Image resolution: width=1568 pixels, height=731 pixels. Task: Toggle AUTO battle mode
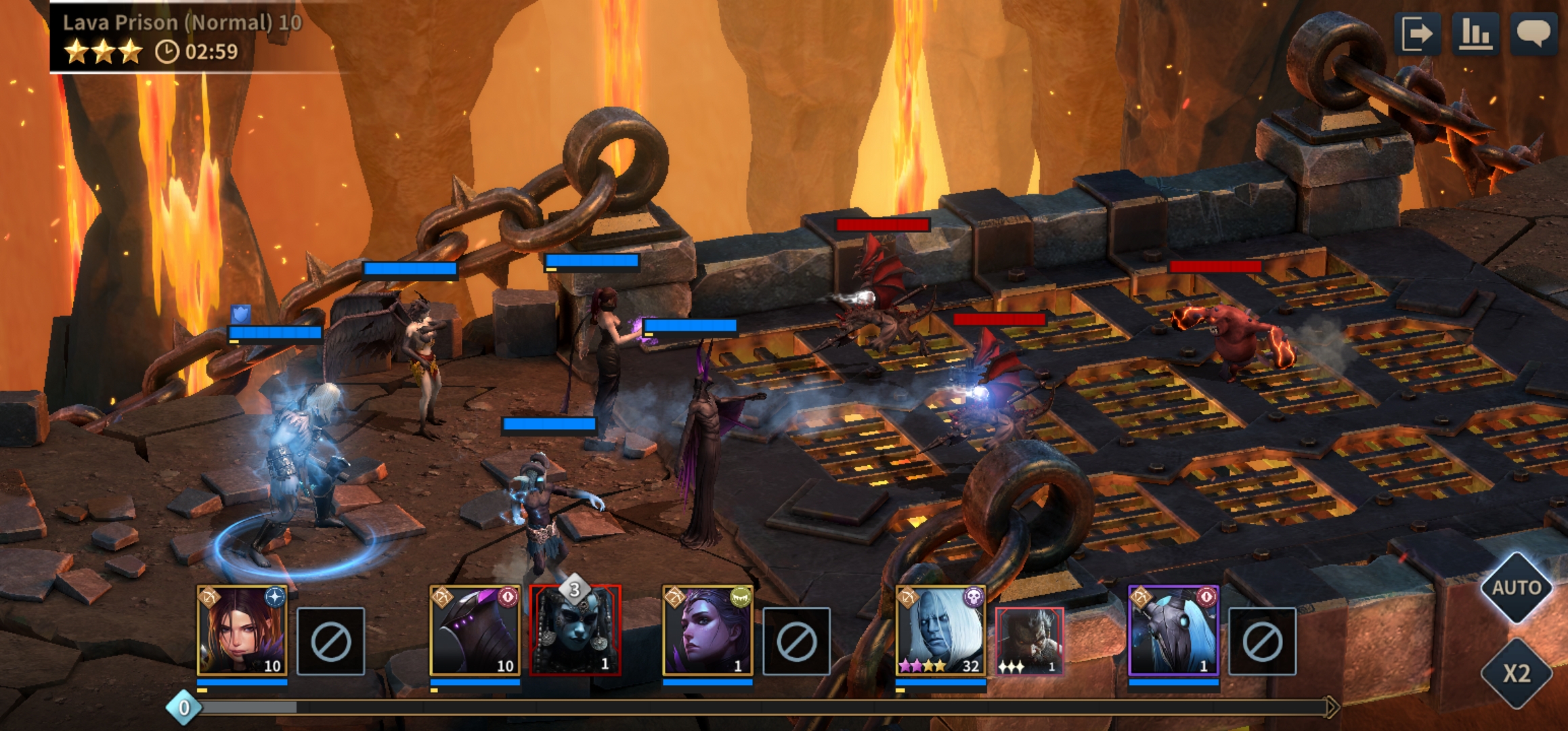click(1517, 588)
